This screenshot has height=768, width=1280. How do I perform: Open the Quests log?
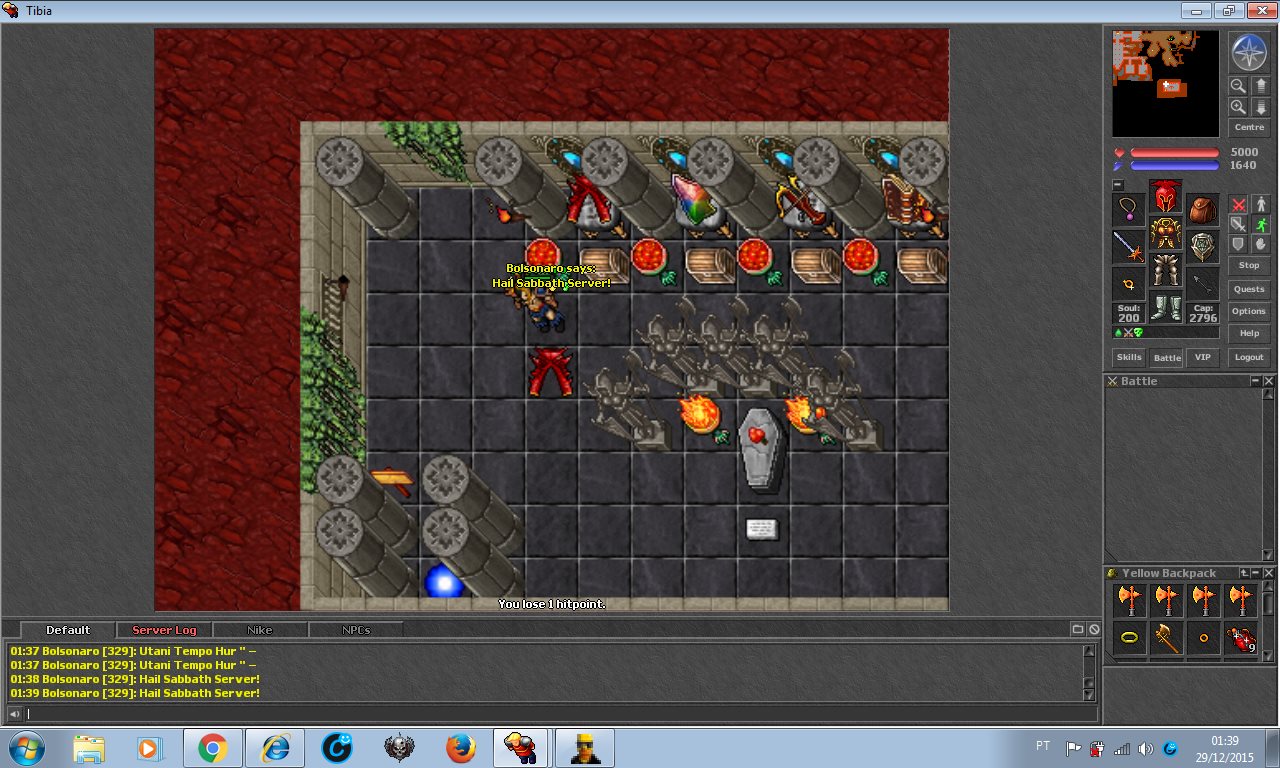(x=1249, y=289)
